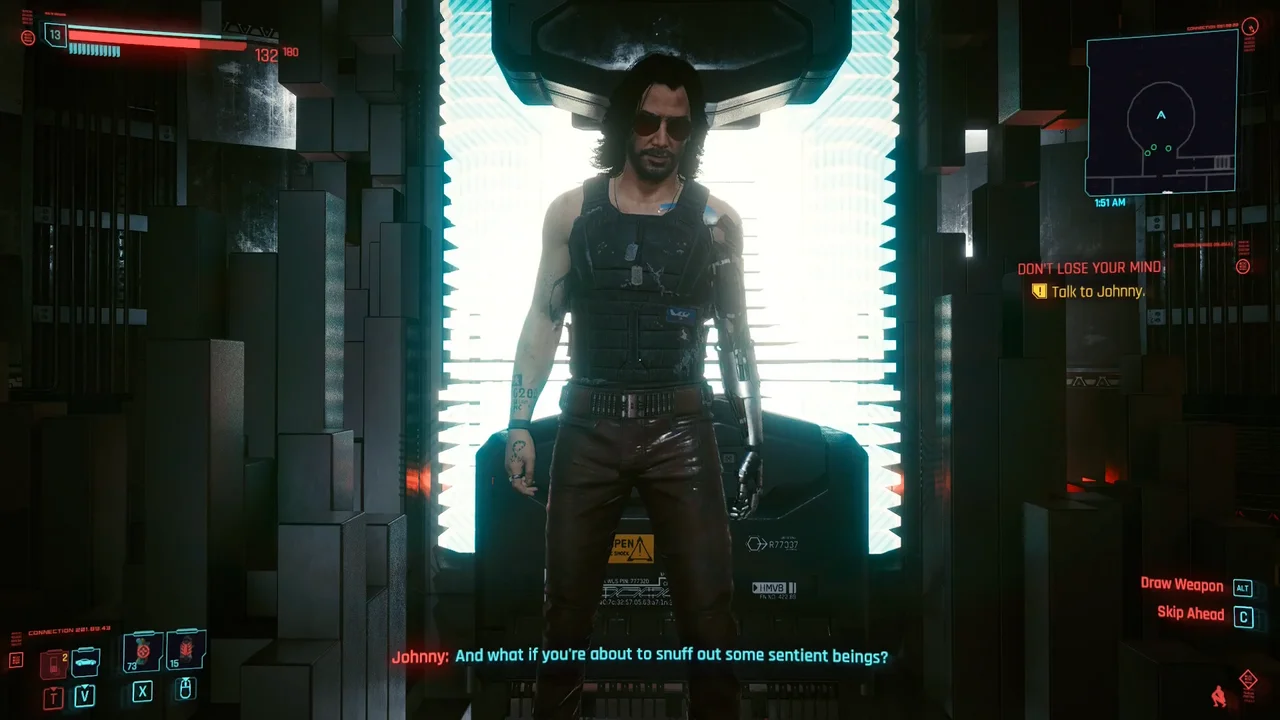Image resolution: width=1280 pixels, height=720 pixels.
Task: Select the 'Don't Lose Your Mind' quest title
Action: pos(1089,268)
